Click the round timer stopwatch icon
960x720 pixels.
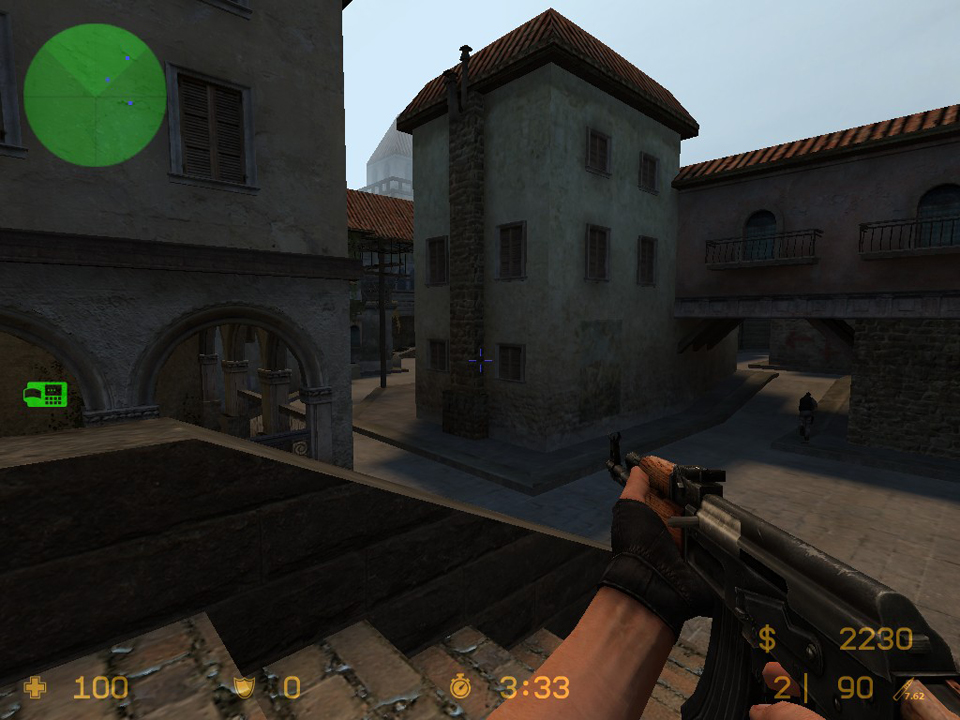[x=460, y=686]
